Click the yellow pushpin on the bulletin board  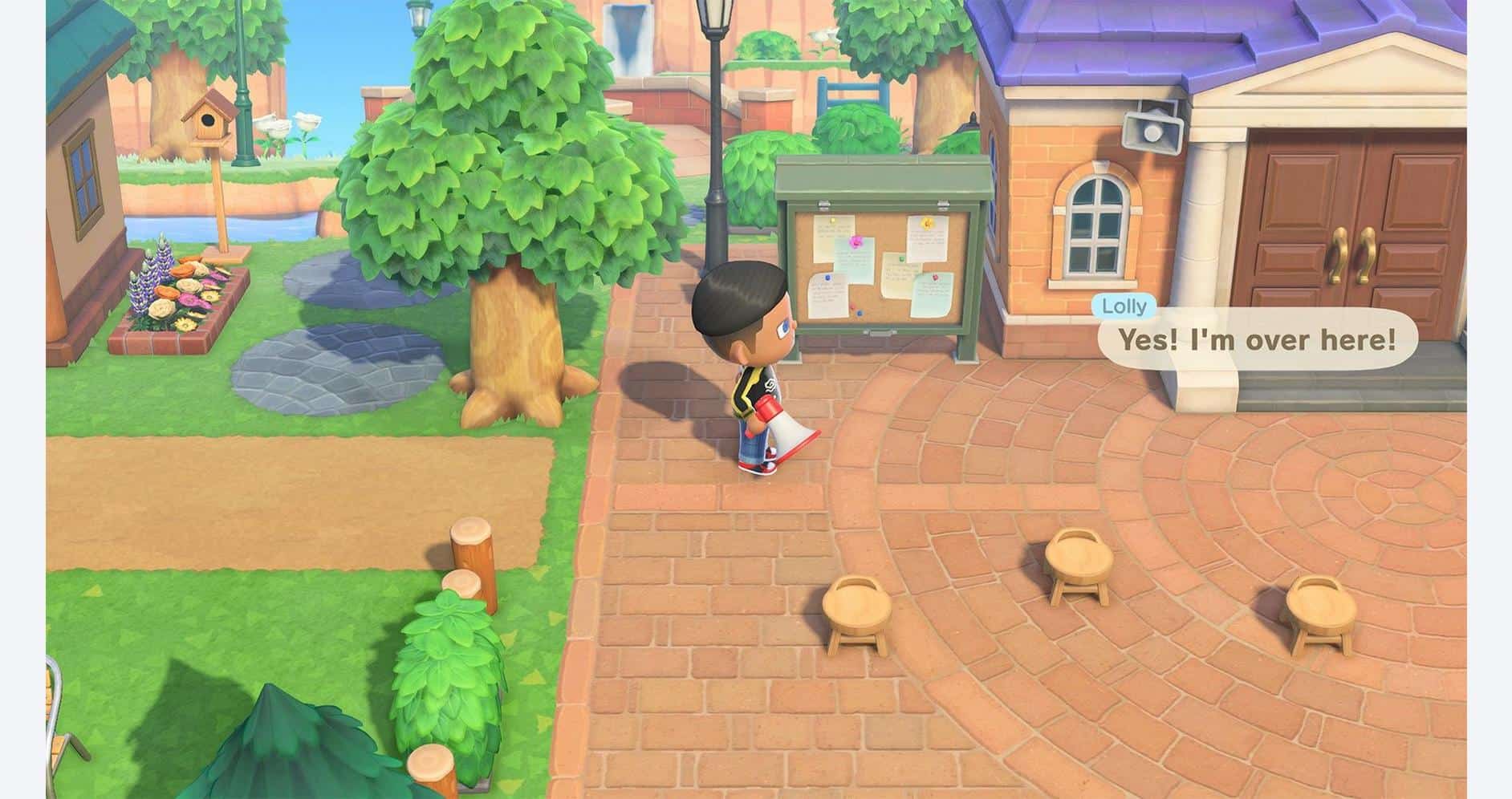pos(927,223)
